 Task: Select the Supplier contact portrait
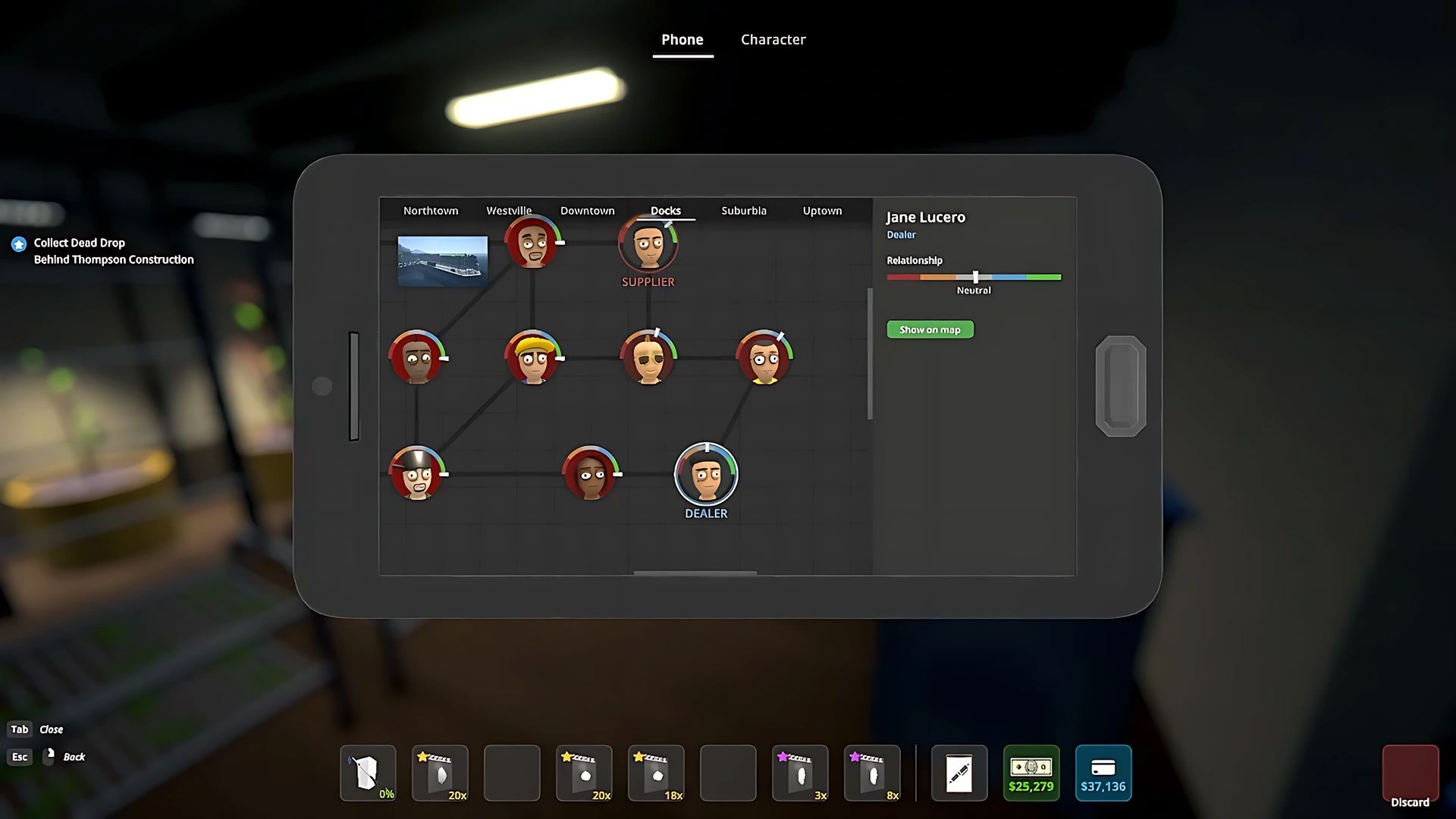tap(648, 245)
